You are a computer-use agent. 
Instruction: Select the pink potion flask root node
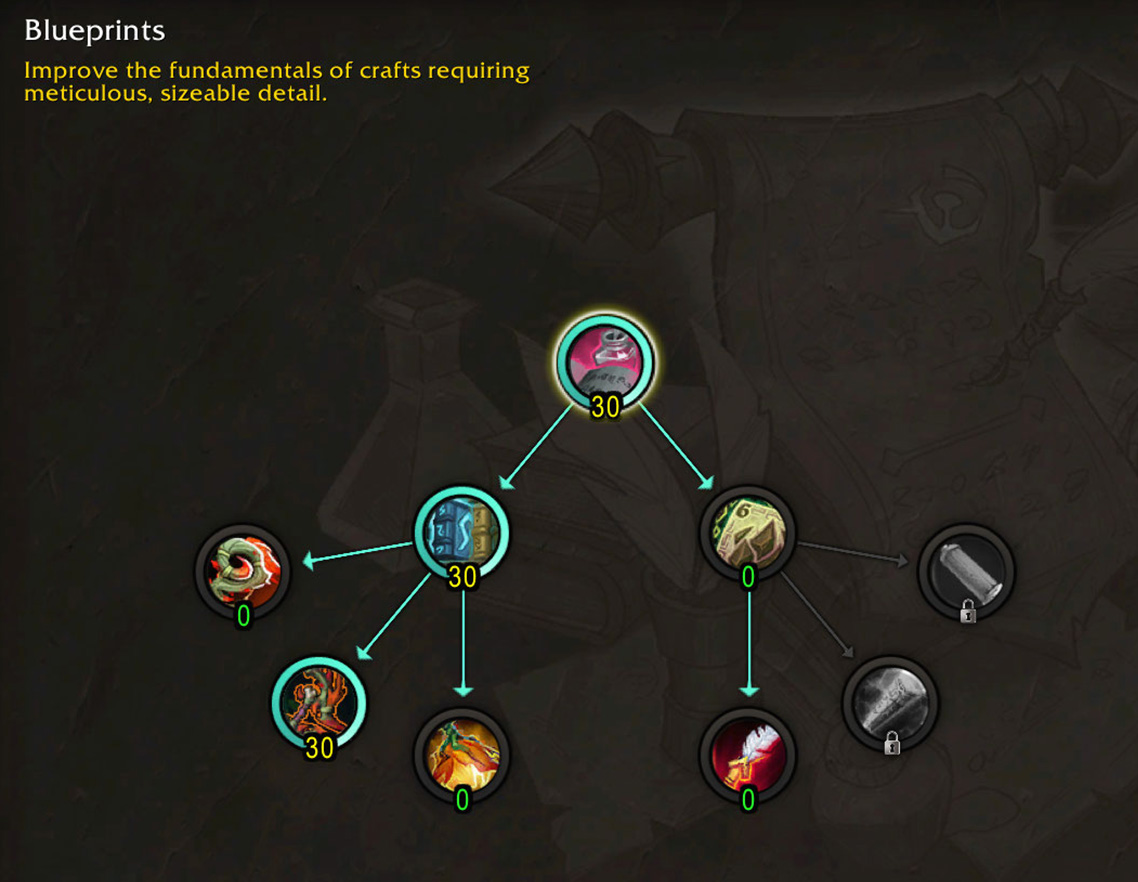605,362
